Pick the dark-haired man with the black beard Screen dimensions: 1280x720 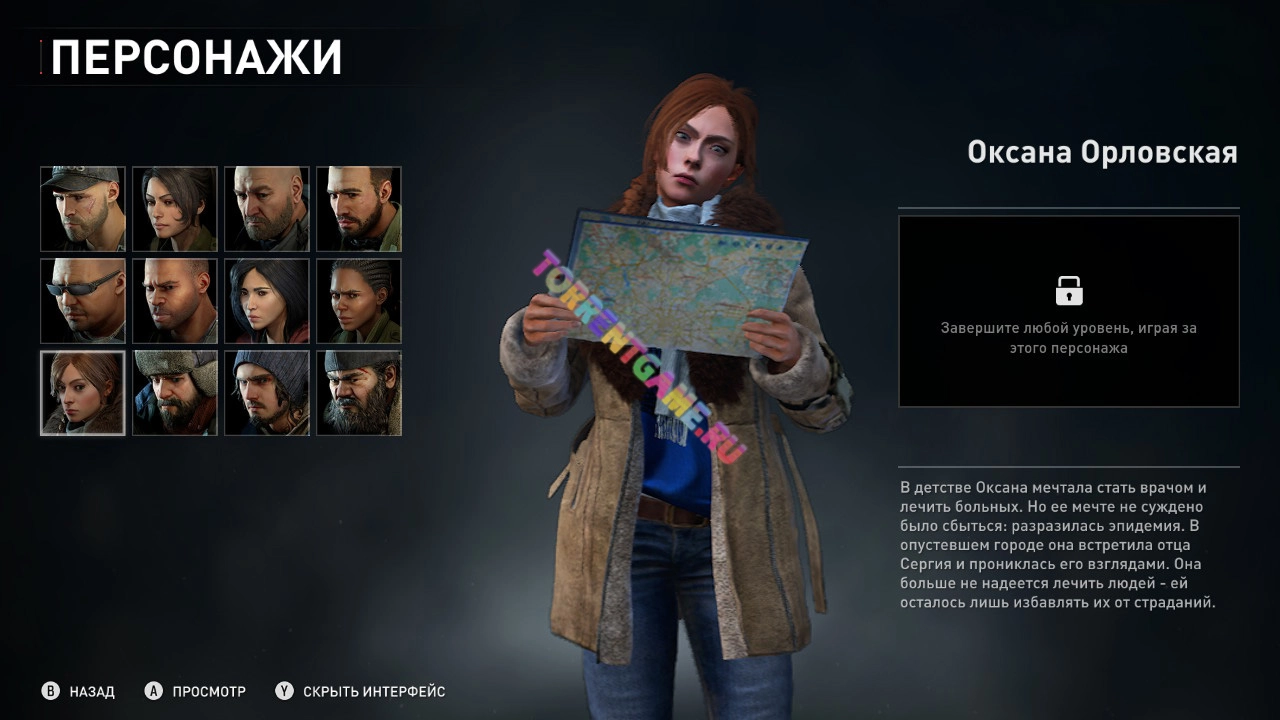pyautogui.click(x=359, y=209)
